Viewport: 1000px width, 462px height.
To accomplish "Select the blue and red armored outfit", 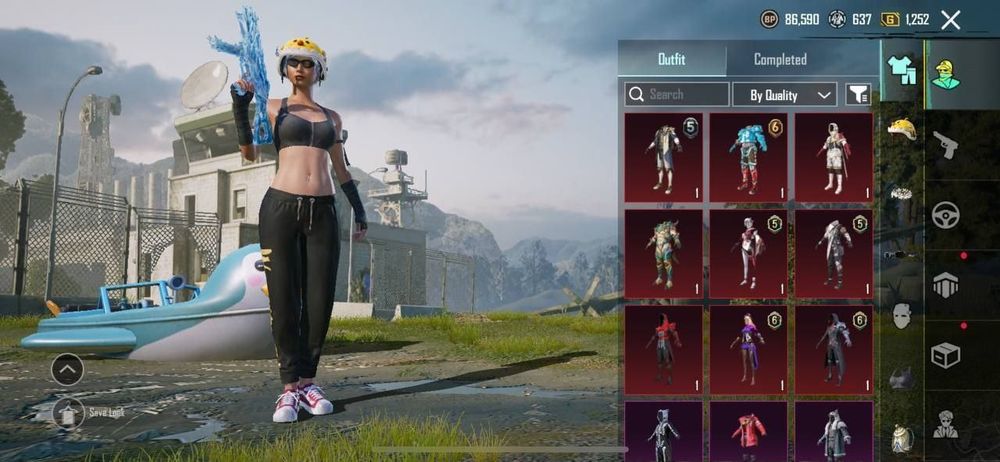I will pyautogui.click(x=748, y=155).
